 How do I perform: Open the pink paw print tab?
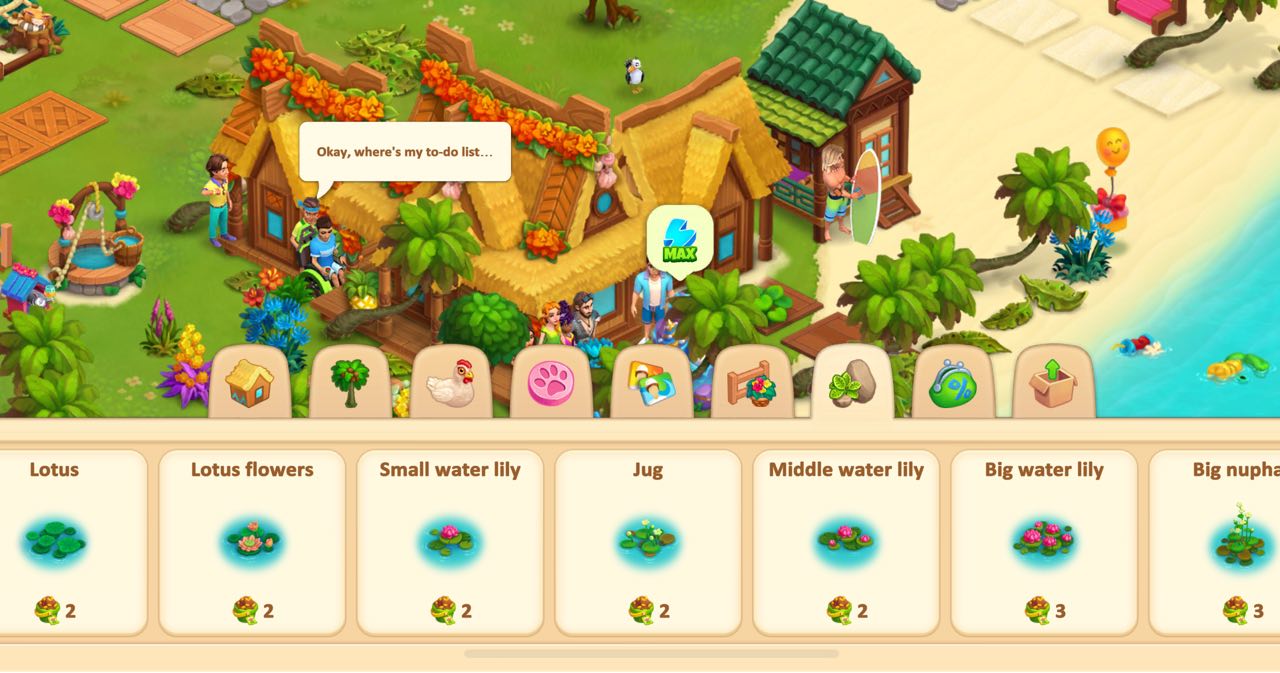tap(551, 384)
